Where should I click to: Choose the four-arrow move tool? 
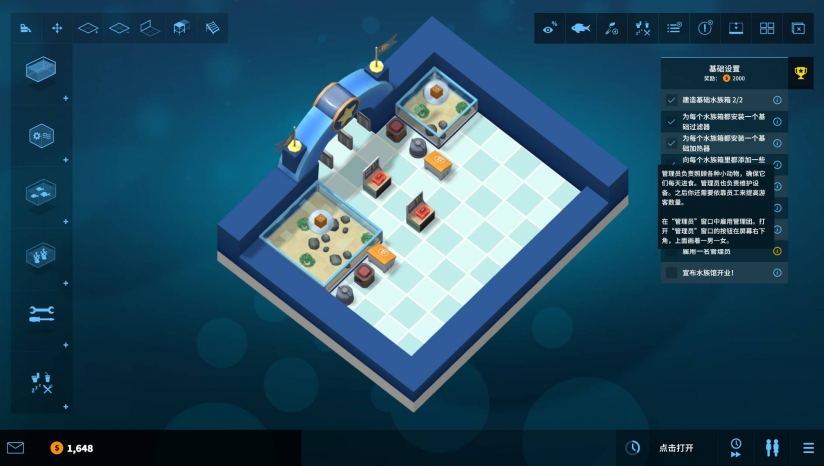[57, 28]
